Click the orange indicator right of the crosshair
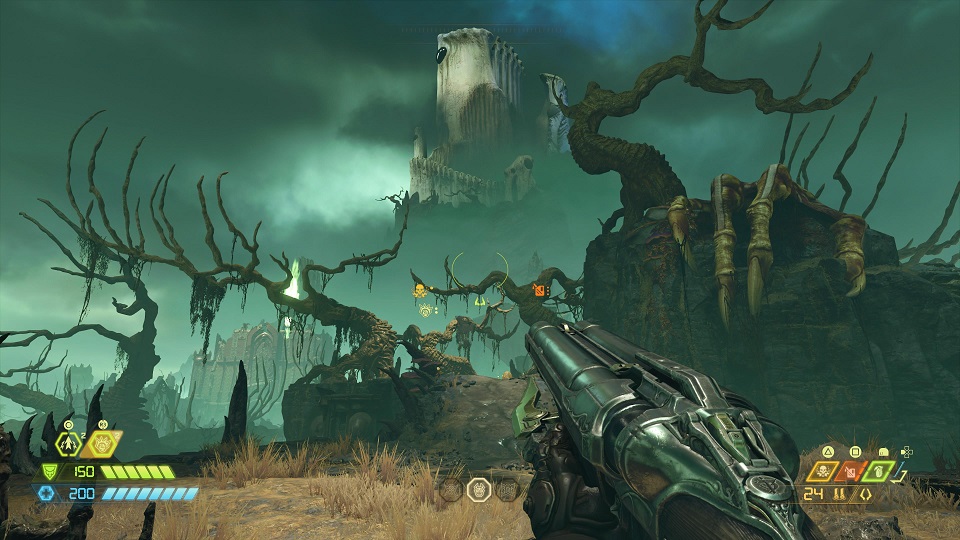The height and width of the screenshot is (540, 960). [540, 290]
